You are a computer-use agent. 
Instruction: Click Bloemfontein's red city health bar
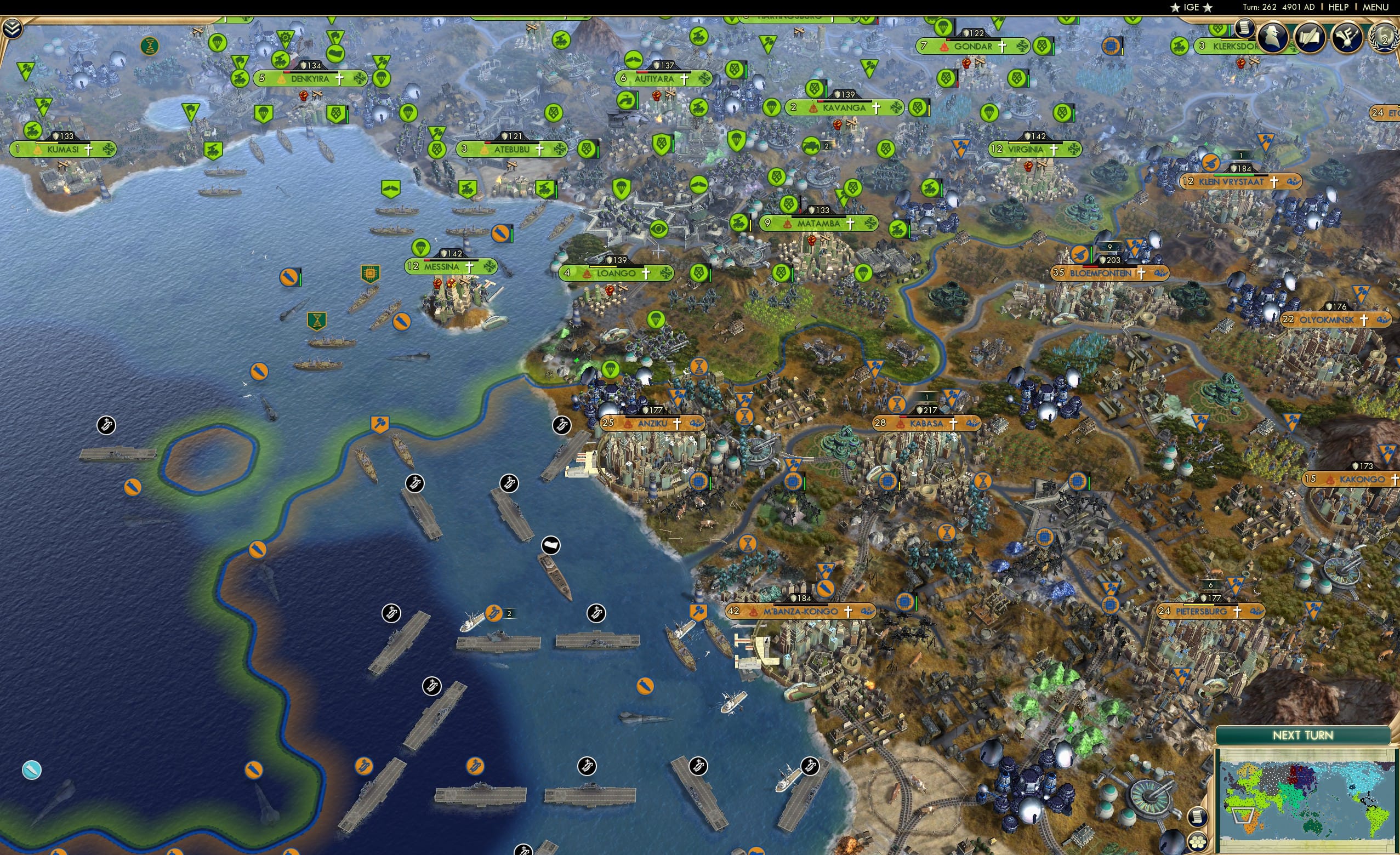pyautogui.click(x=1090, y=268)
